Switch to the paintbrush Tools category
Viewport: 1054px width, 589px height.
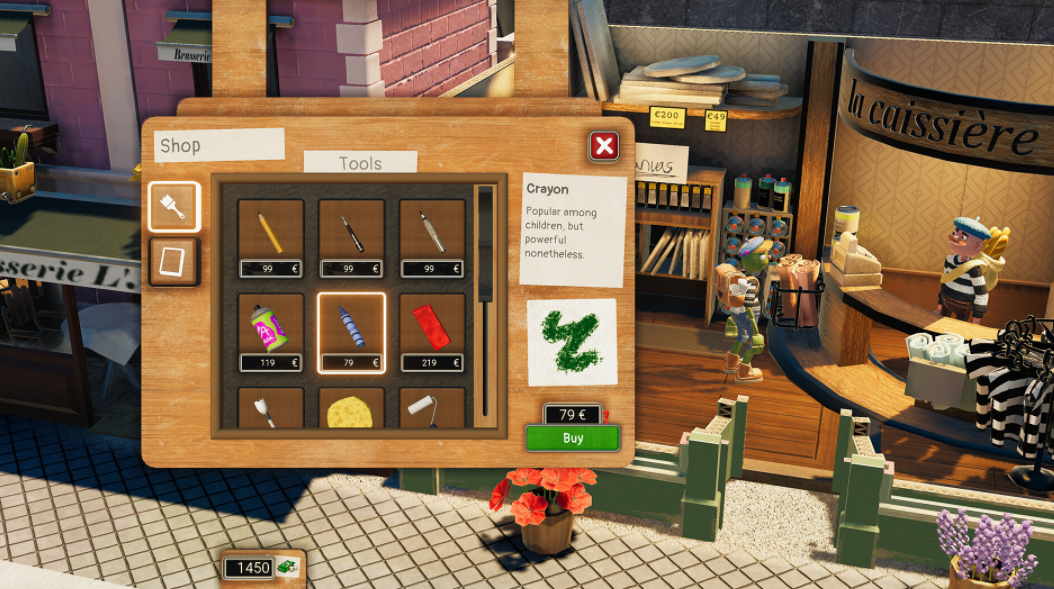[174, 207]
